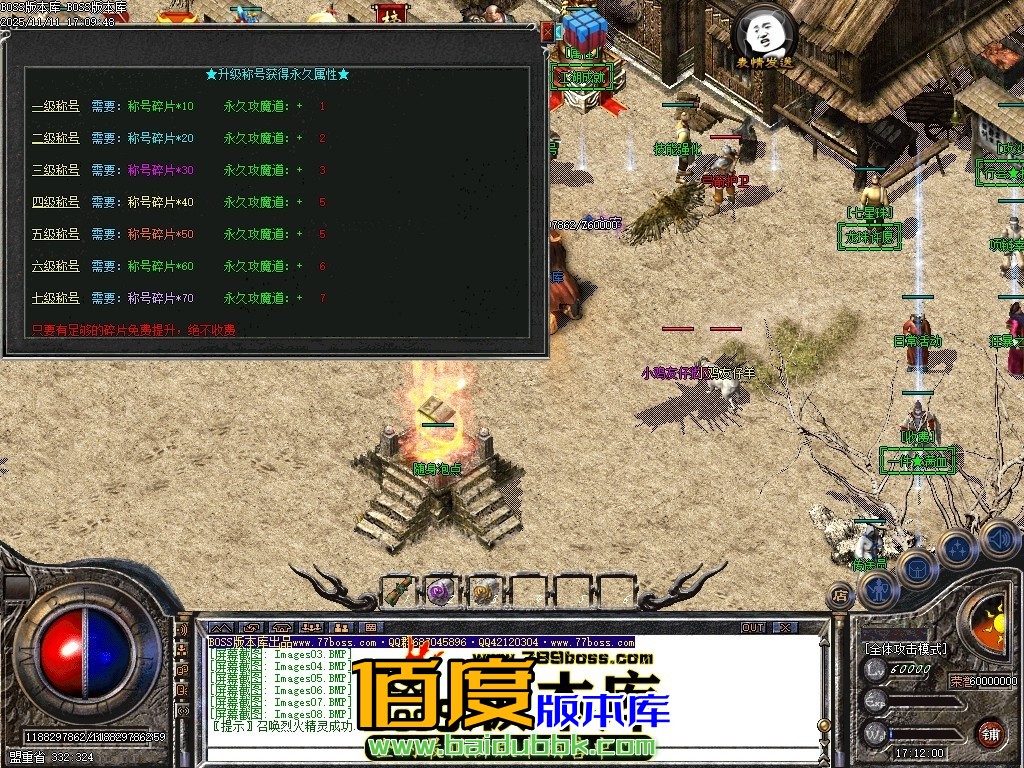Select the 四级称号 title upgrade

pyautogui.click(x=56, y=202)
